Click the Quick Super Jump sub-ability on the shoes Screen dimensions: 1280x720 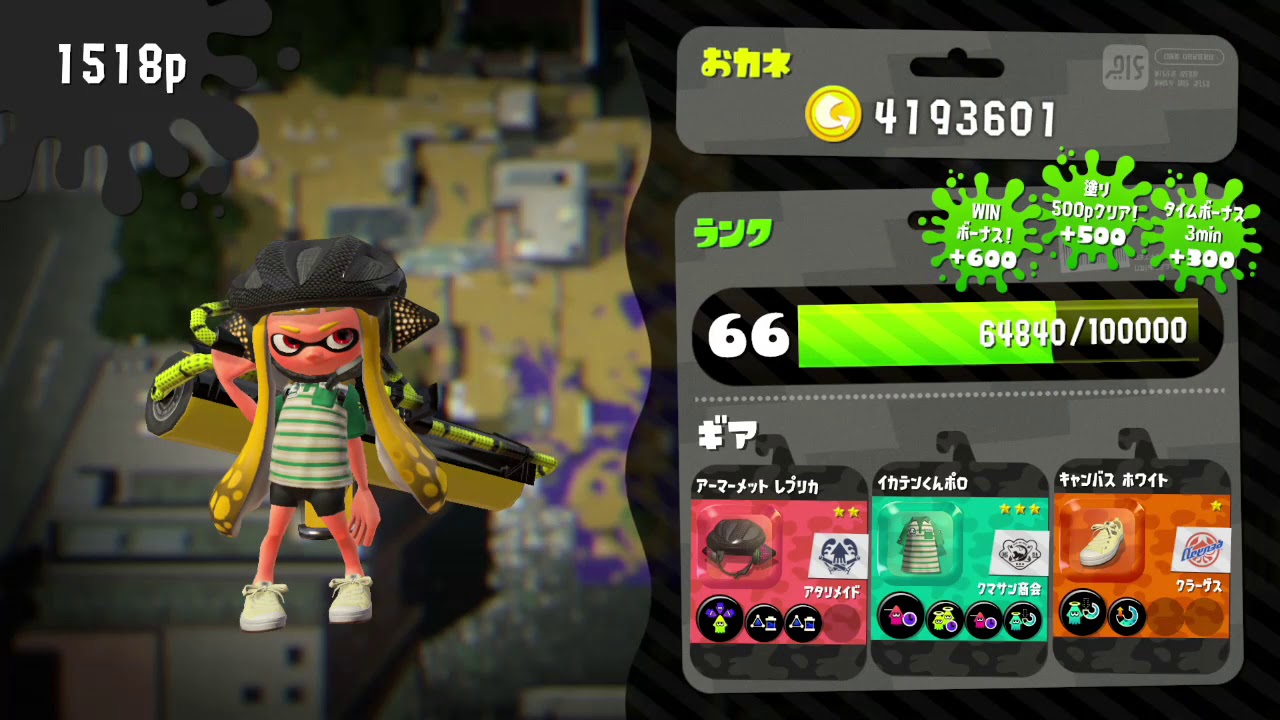tap(1125, 617)
